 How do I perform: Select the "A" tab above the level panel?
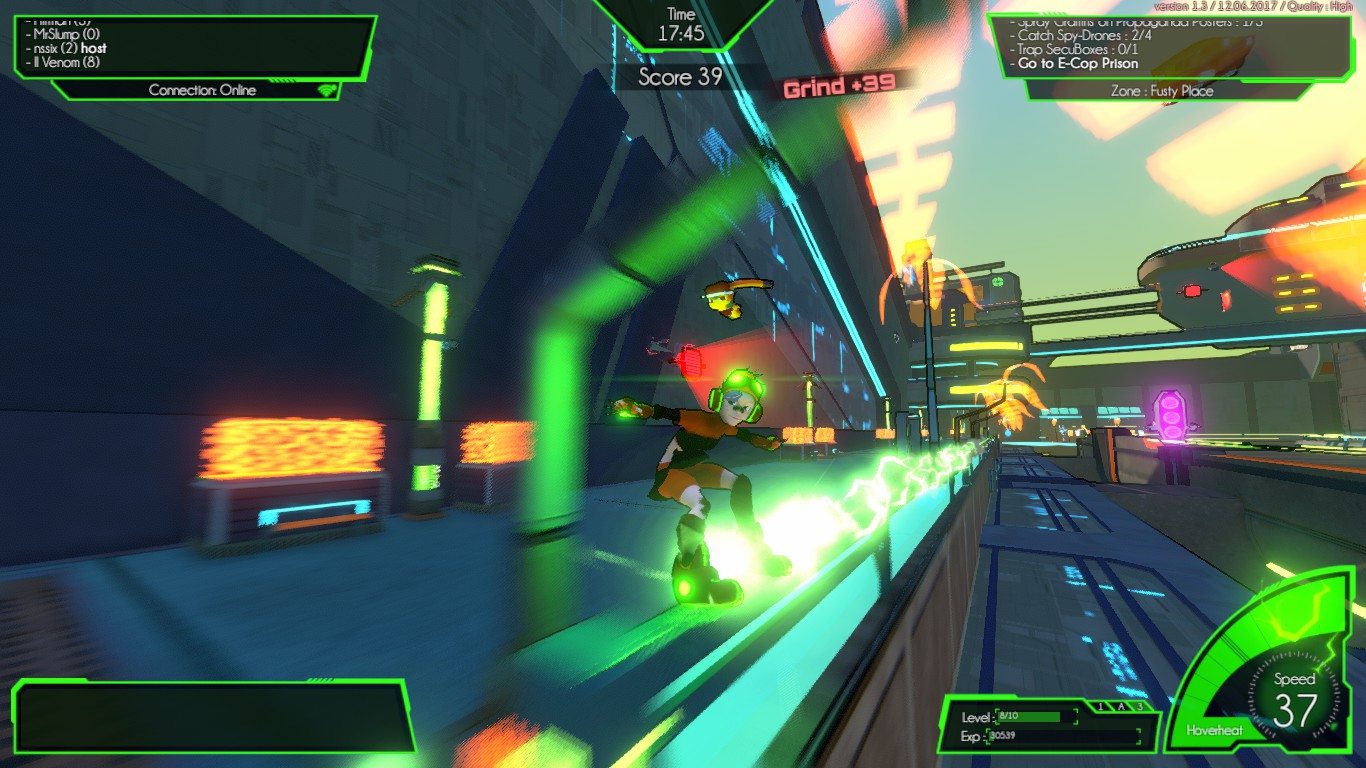tap(1119, 707)
